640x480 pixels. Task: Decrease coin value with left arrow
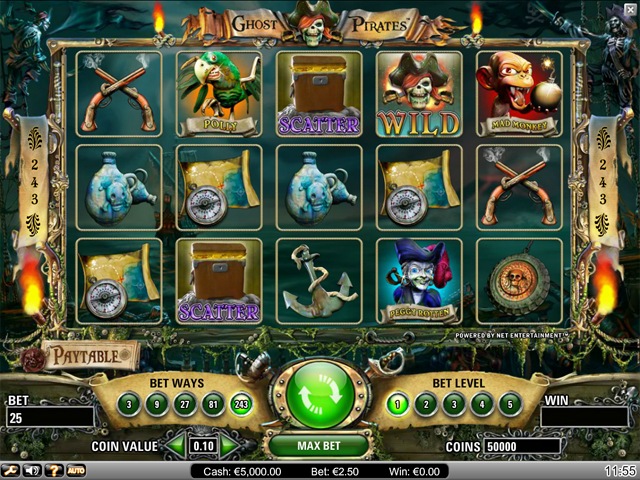coord(174,445)
